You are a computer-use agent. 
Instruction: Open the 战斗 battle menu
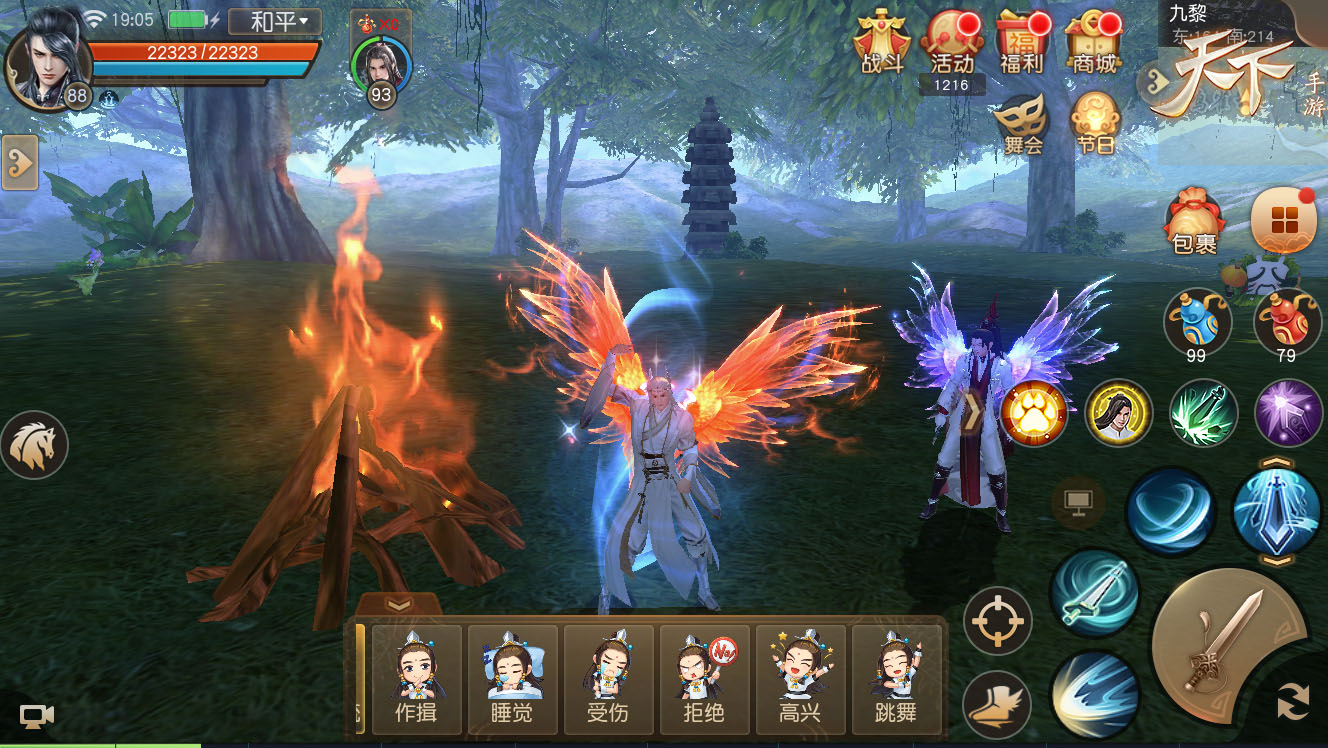(882, 43)
